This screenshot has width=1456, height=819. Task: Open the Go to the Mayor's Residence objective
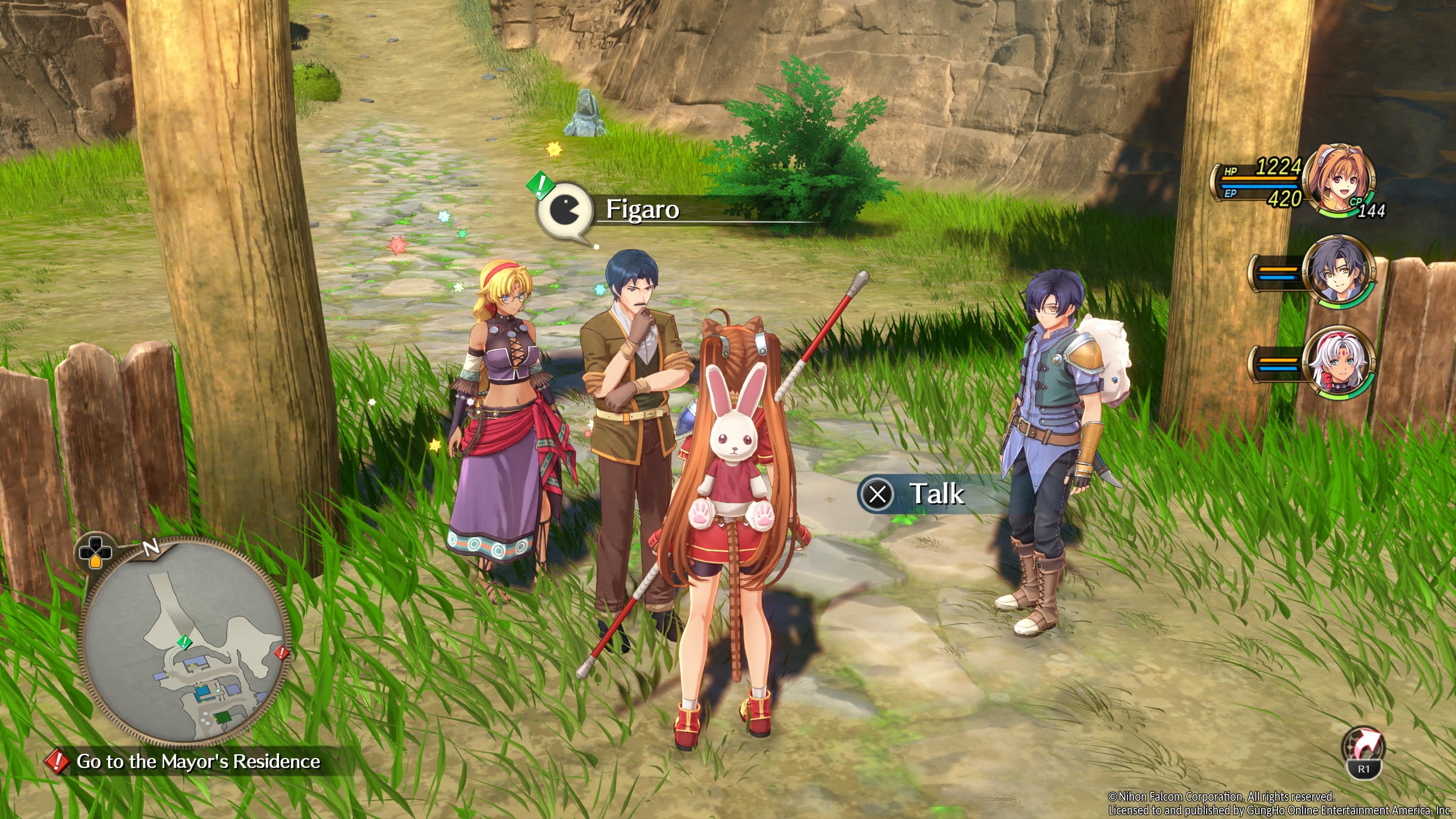(198, 761)
